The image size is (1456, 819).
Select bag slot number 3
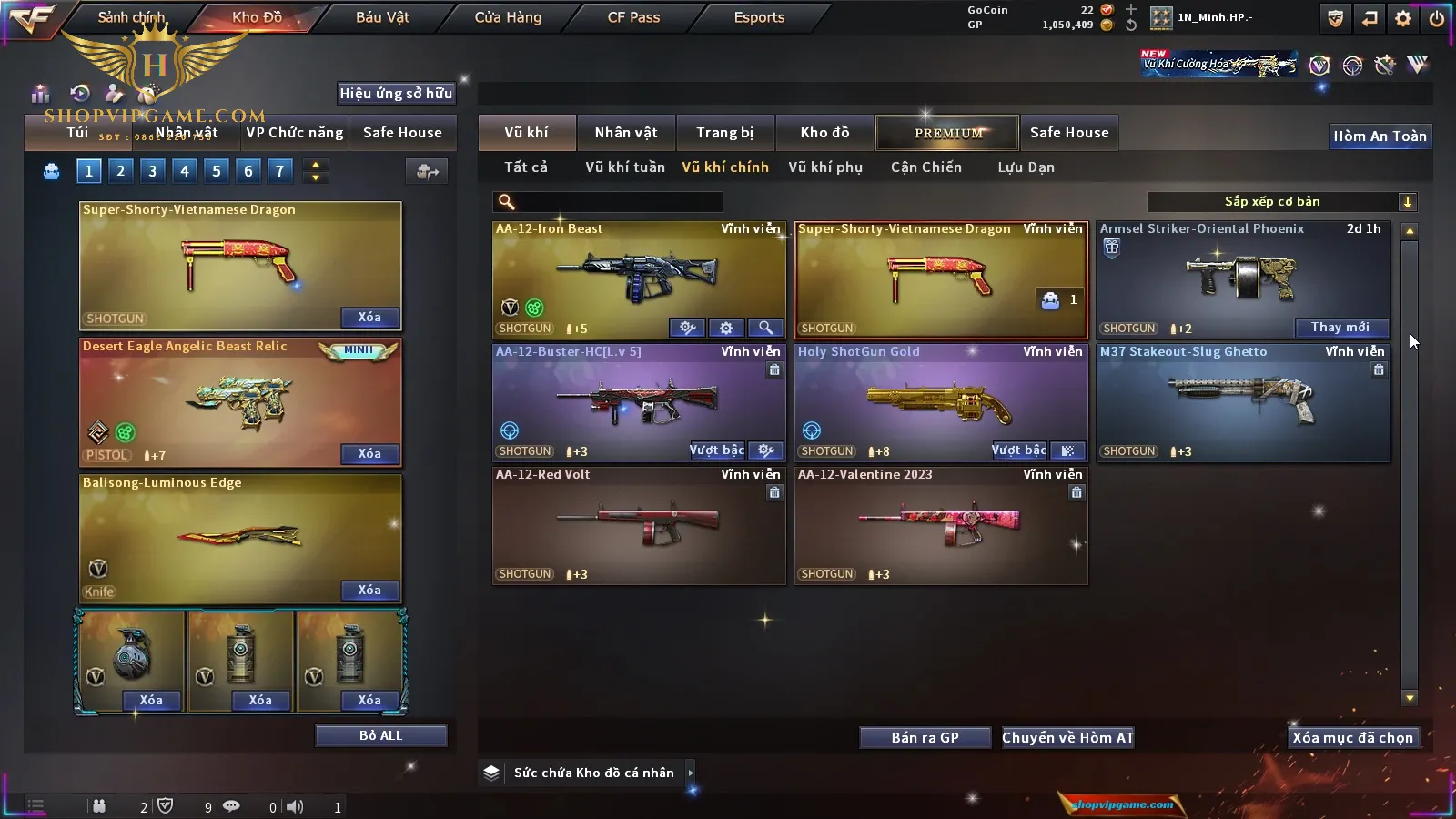152,170
